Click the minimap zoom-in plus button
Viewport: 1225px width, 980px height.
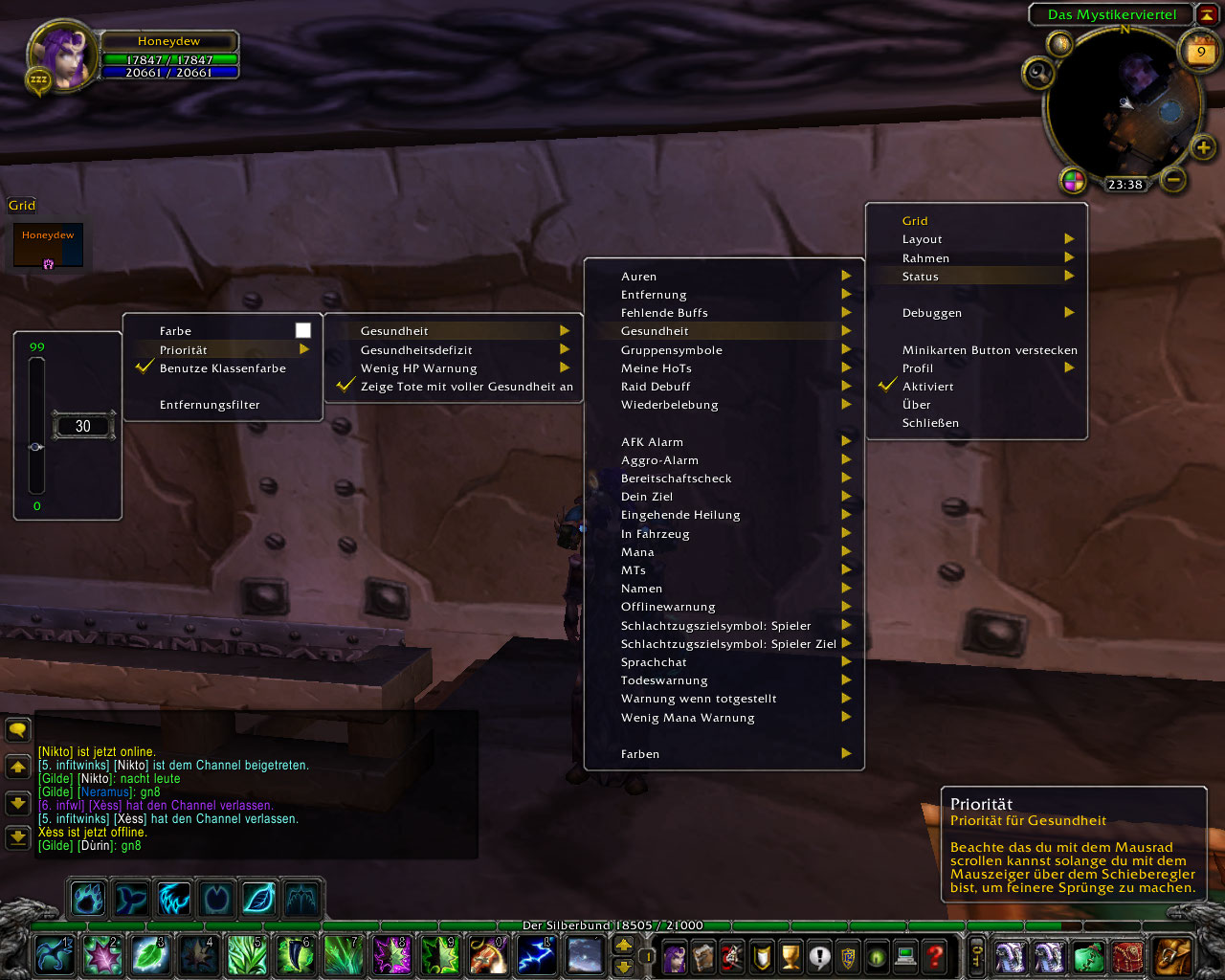pos(1203,147)
